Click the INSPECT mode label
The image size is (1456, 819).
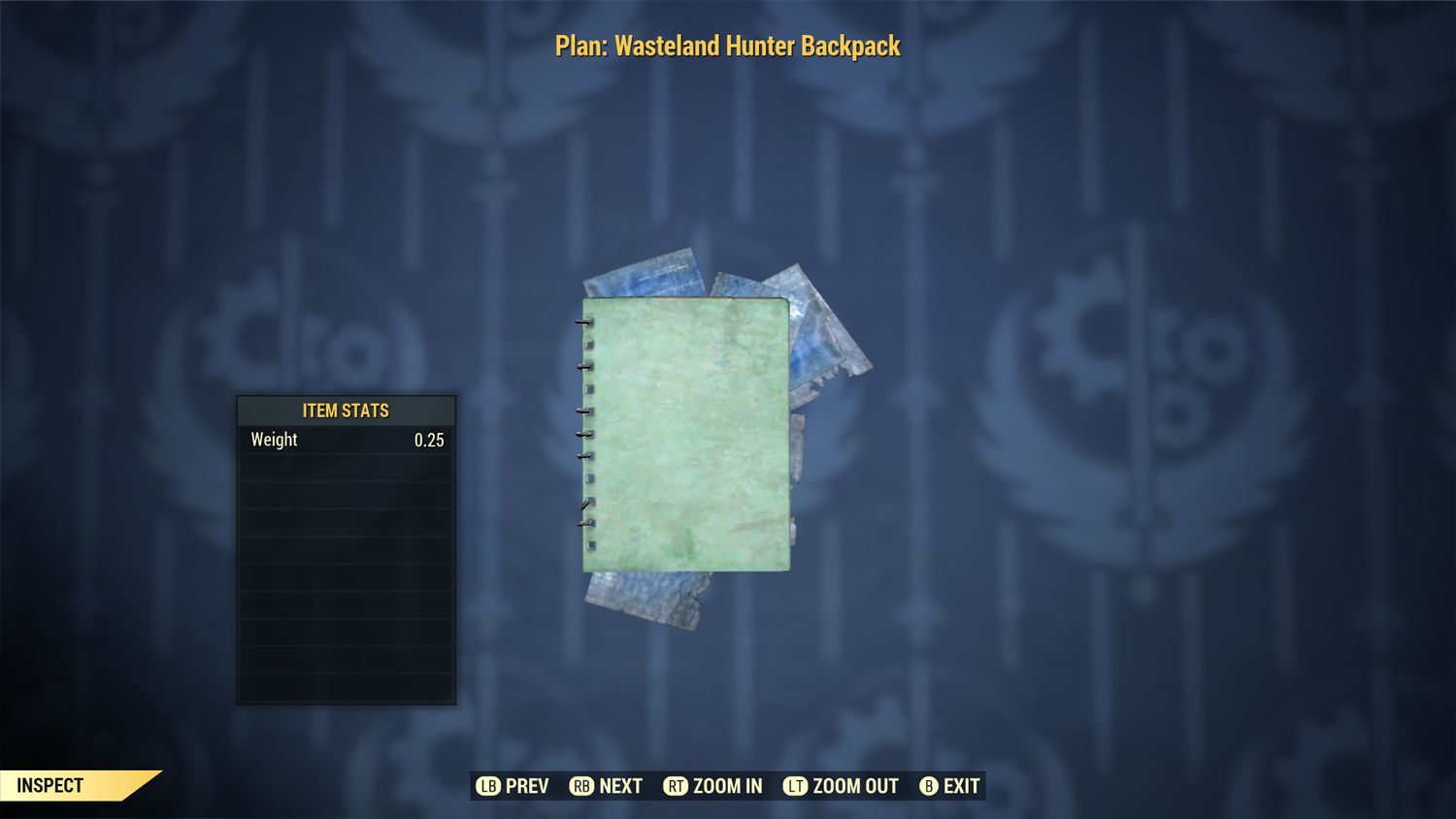coord(50,785)
